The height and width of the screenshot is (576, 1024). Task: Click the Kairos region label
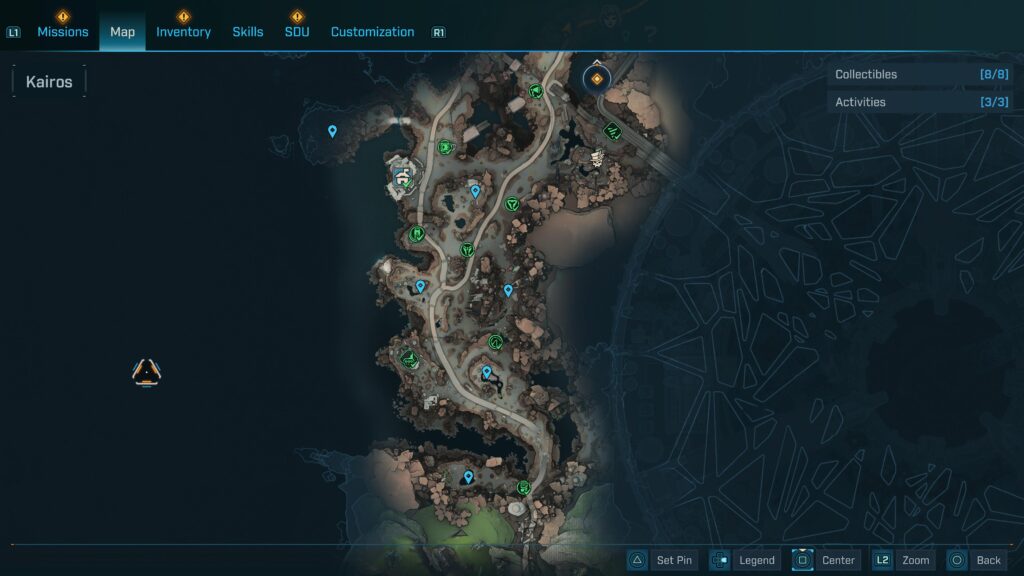49,82
